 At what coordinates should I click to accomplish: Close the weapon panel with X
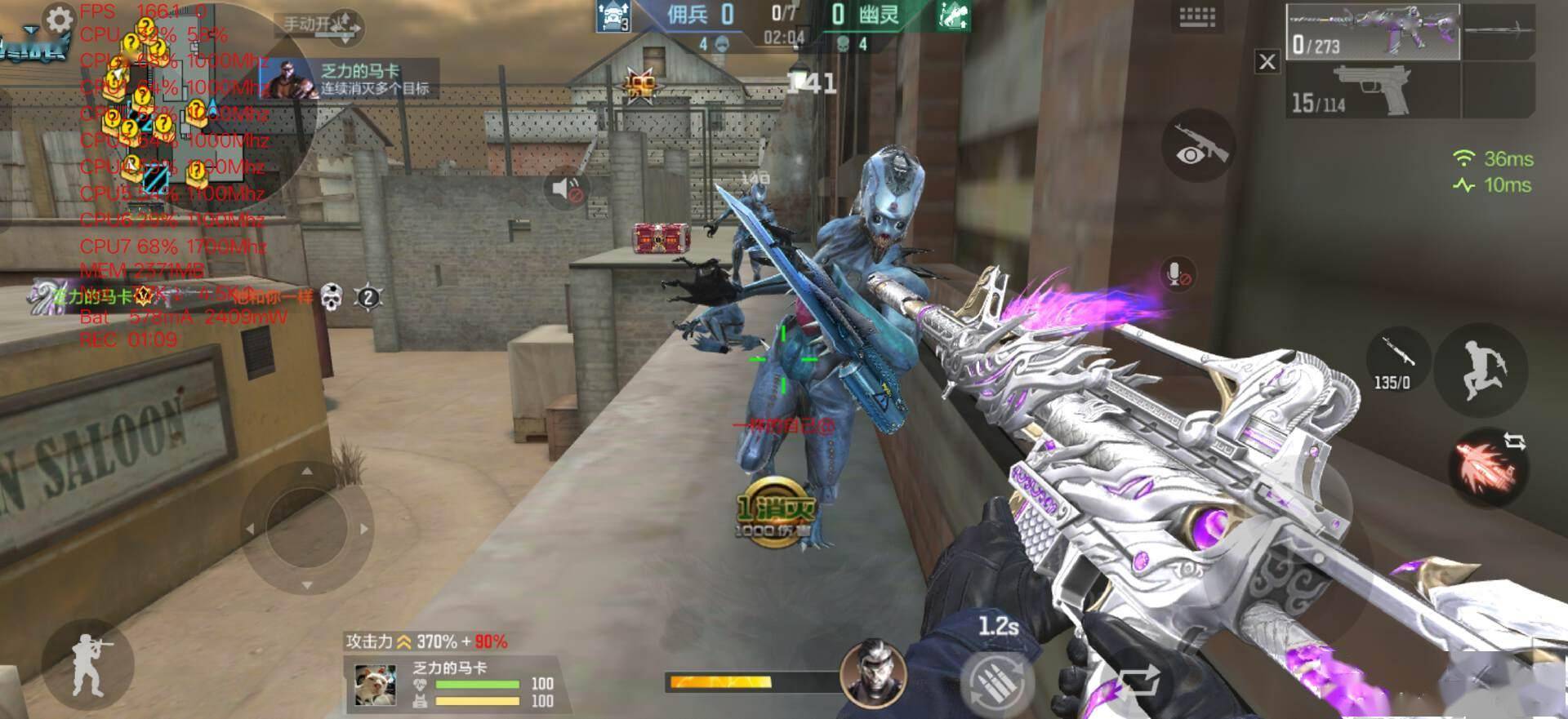click(x=1267, y=61)
